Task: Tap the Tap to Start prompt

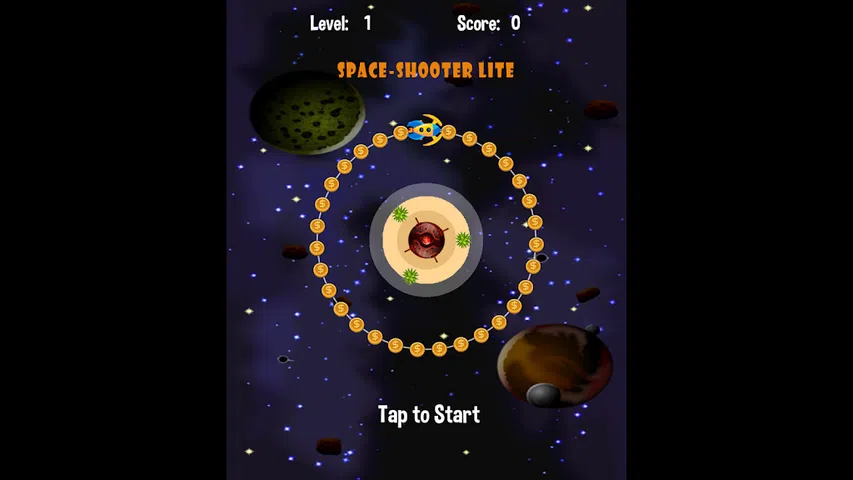Action: [x=428, y=415]
